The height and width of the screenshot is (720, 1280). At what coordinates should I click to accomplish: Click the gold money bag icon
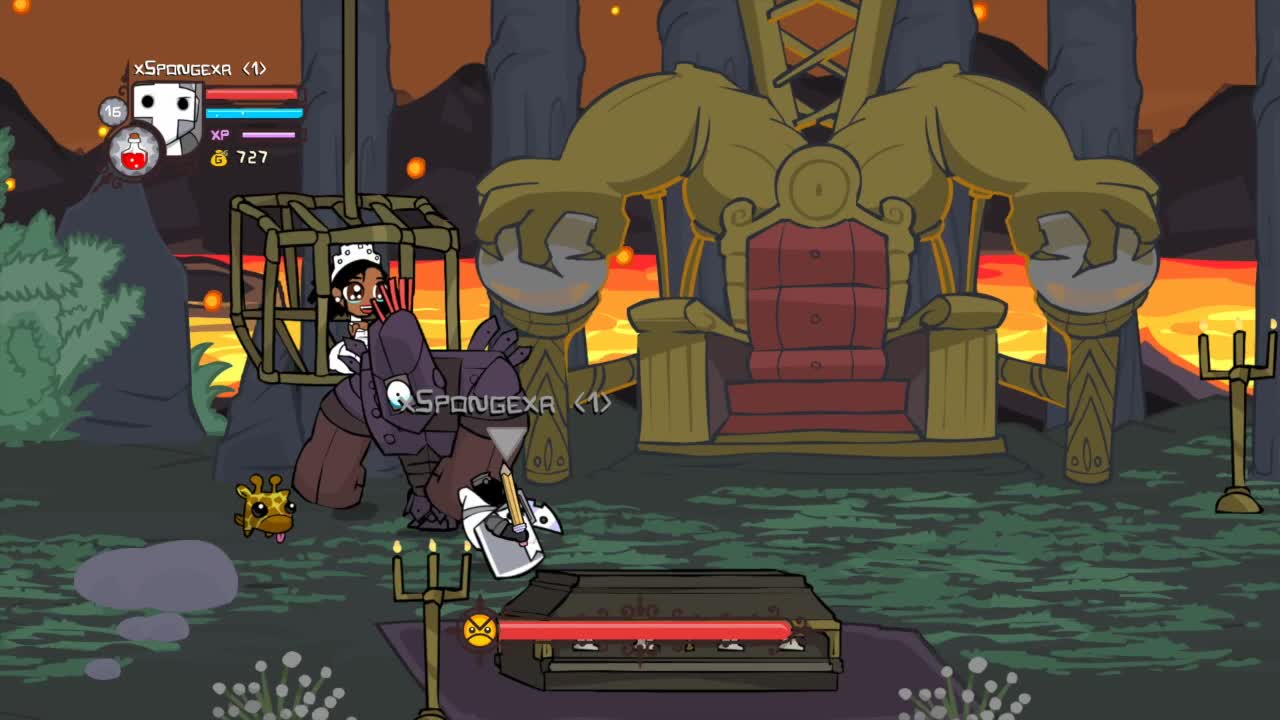coord(221,156)
